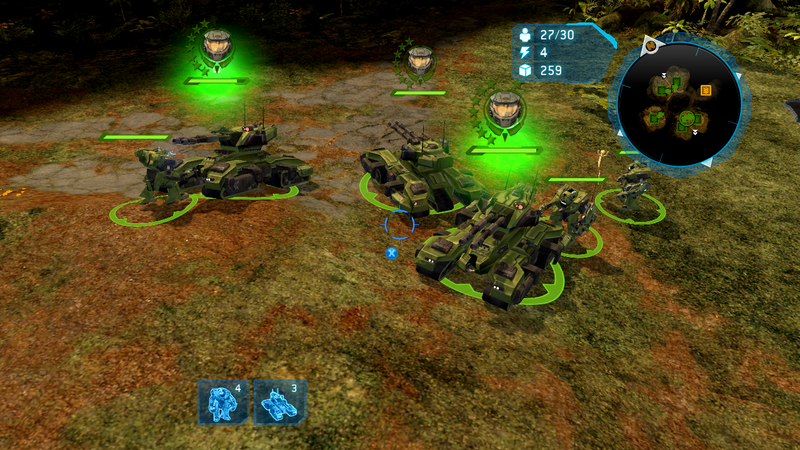Click the north compass marker on the minimap
The image size is (800, 450).
[650, 46]
